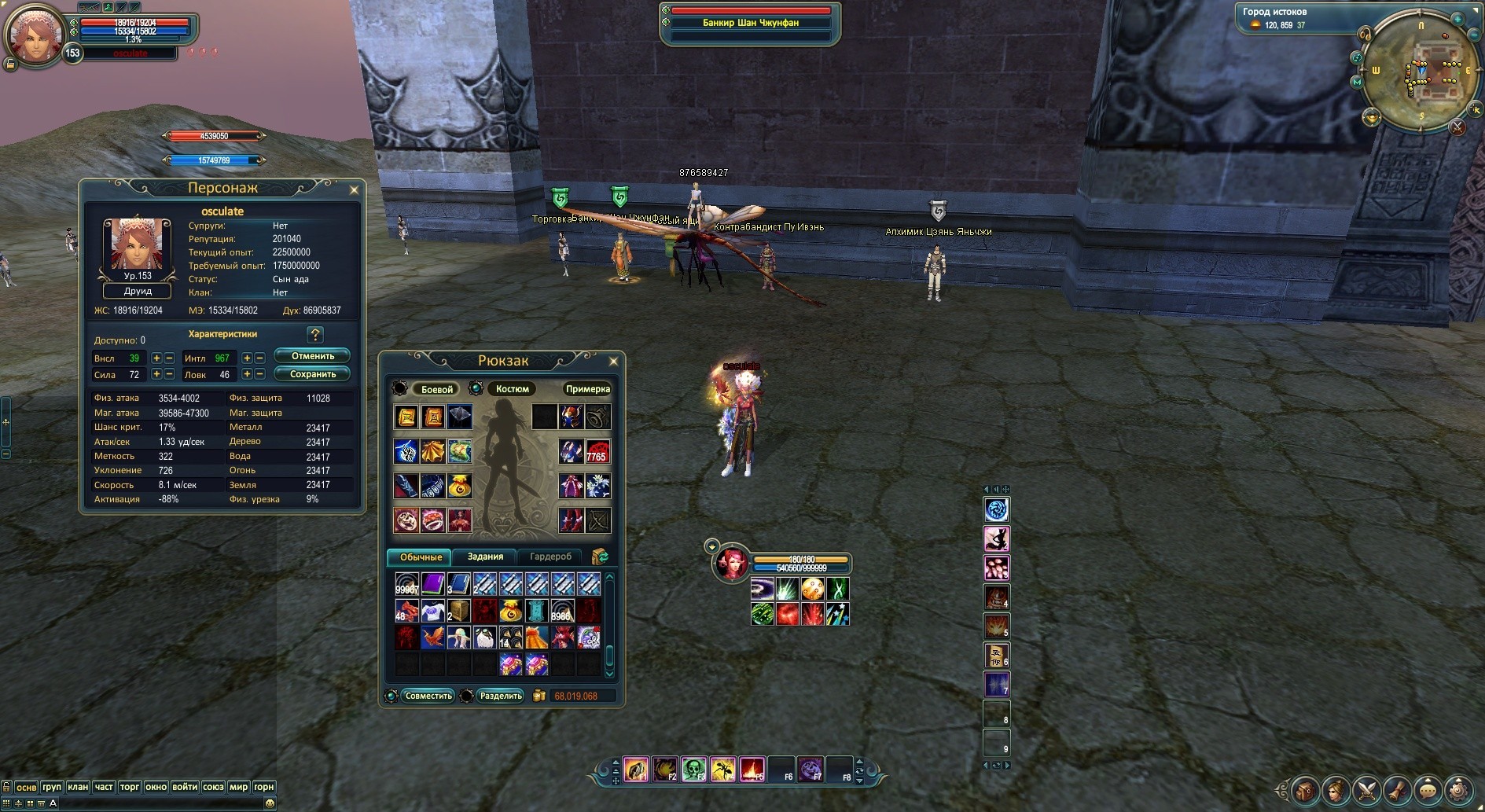Select the Костюм equipment view
This screenshot has height=812, width=1485.
pyautogui.click(x=512, y=389)
